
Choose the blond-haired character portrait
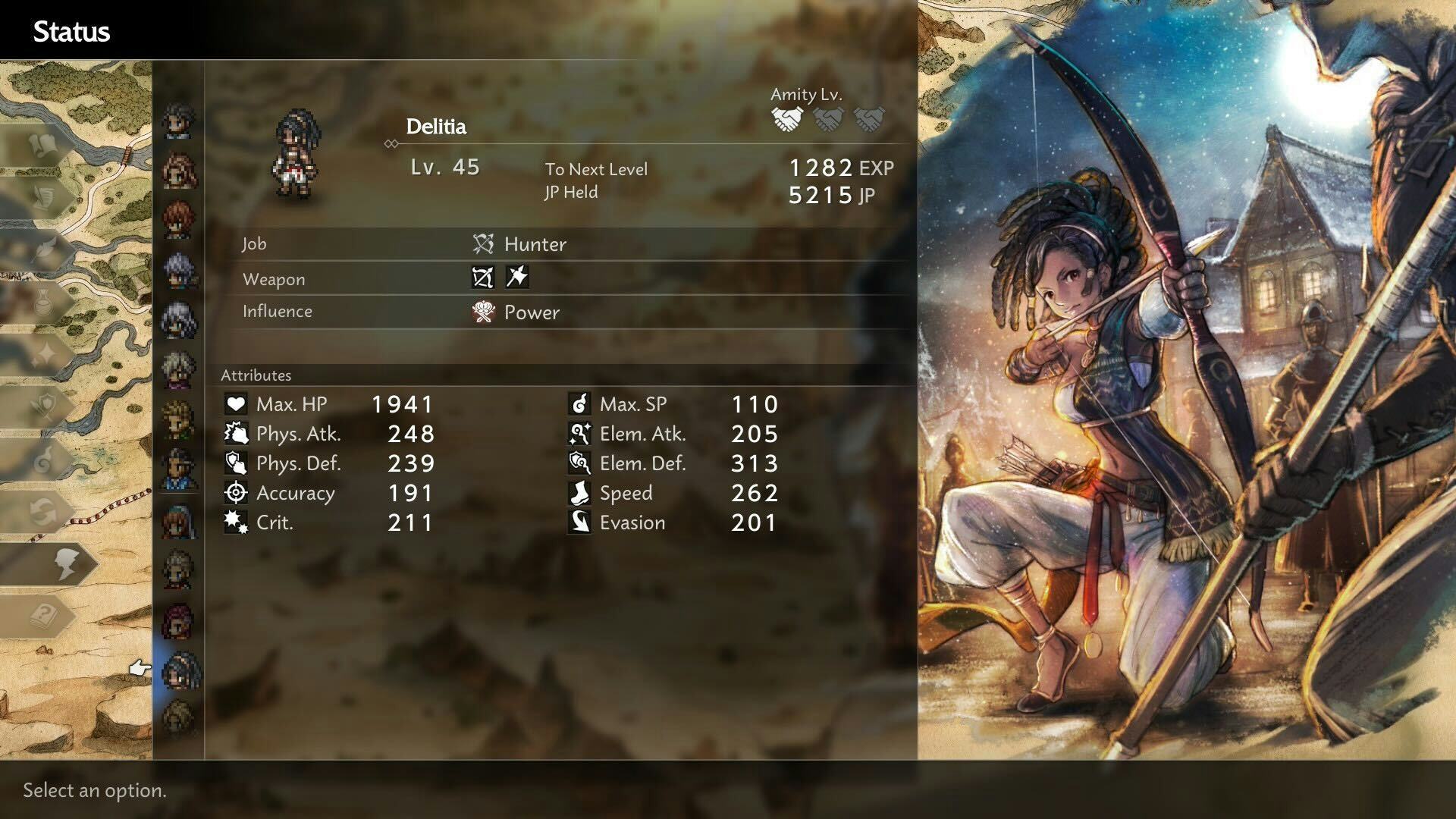click(180, 419)
